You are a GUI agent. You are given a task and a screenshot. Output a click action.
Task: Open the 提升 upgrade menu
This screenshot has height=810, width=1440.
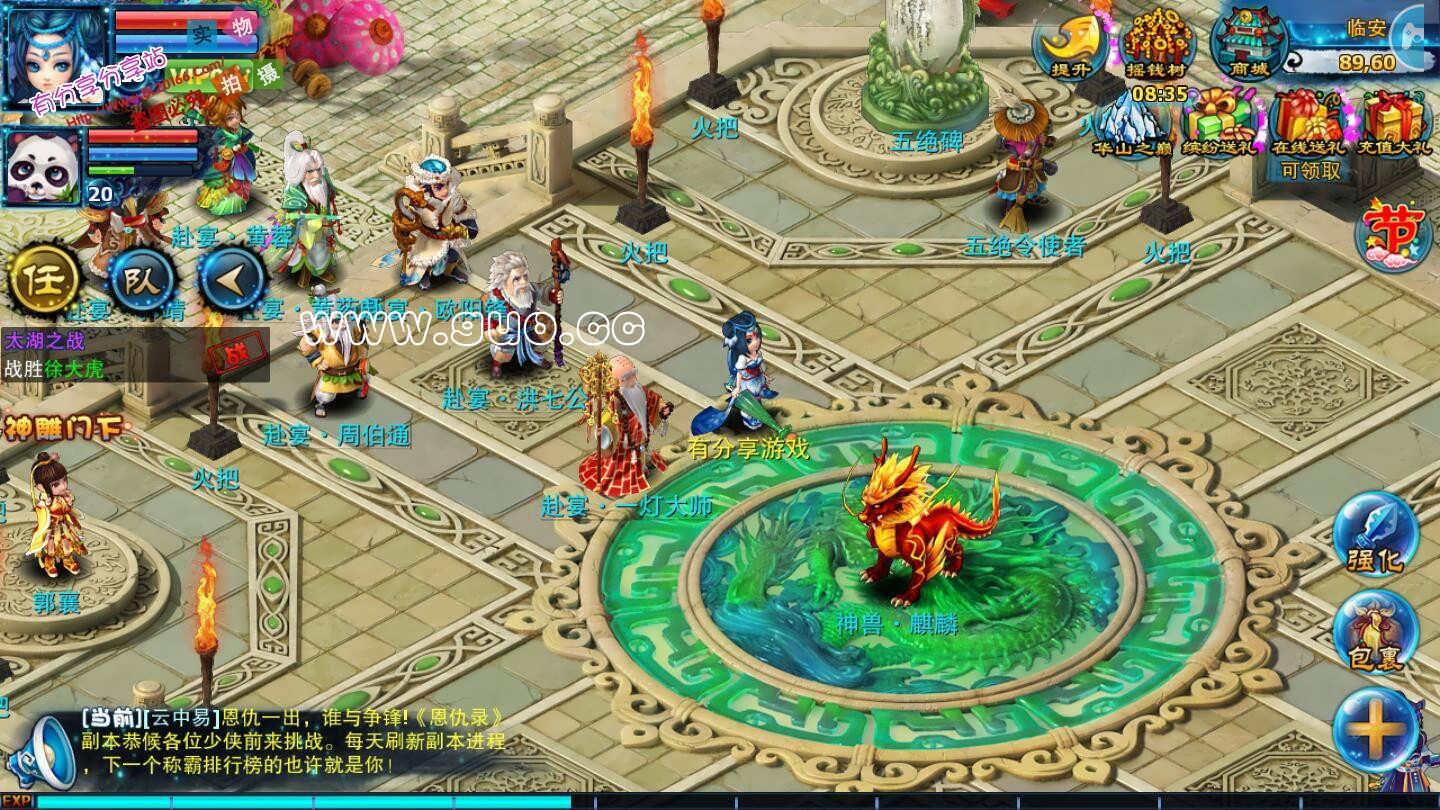point(1070,43)
